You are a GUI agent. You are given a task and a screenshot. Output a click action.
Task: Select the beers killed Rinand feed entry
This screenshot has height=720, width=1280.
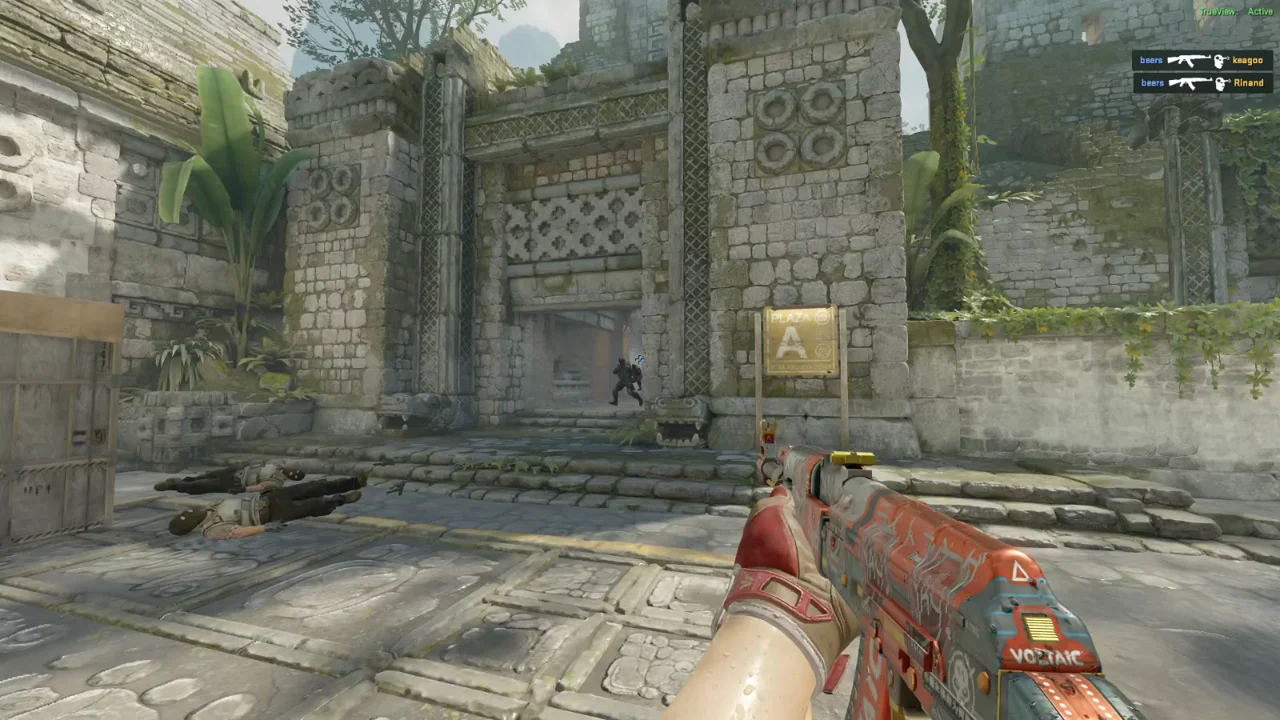click(1201, 83)
